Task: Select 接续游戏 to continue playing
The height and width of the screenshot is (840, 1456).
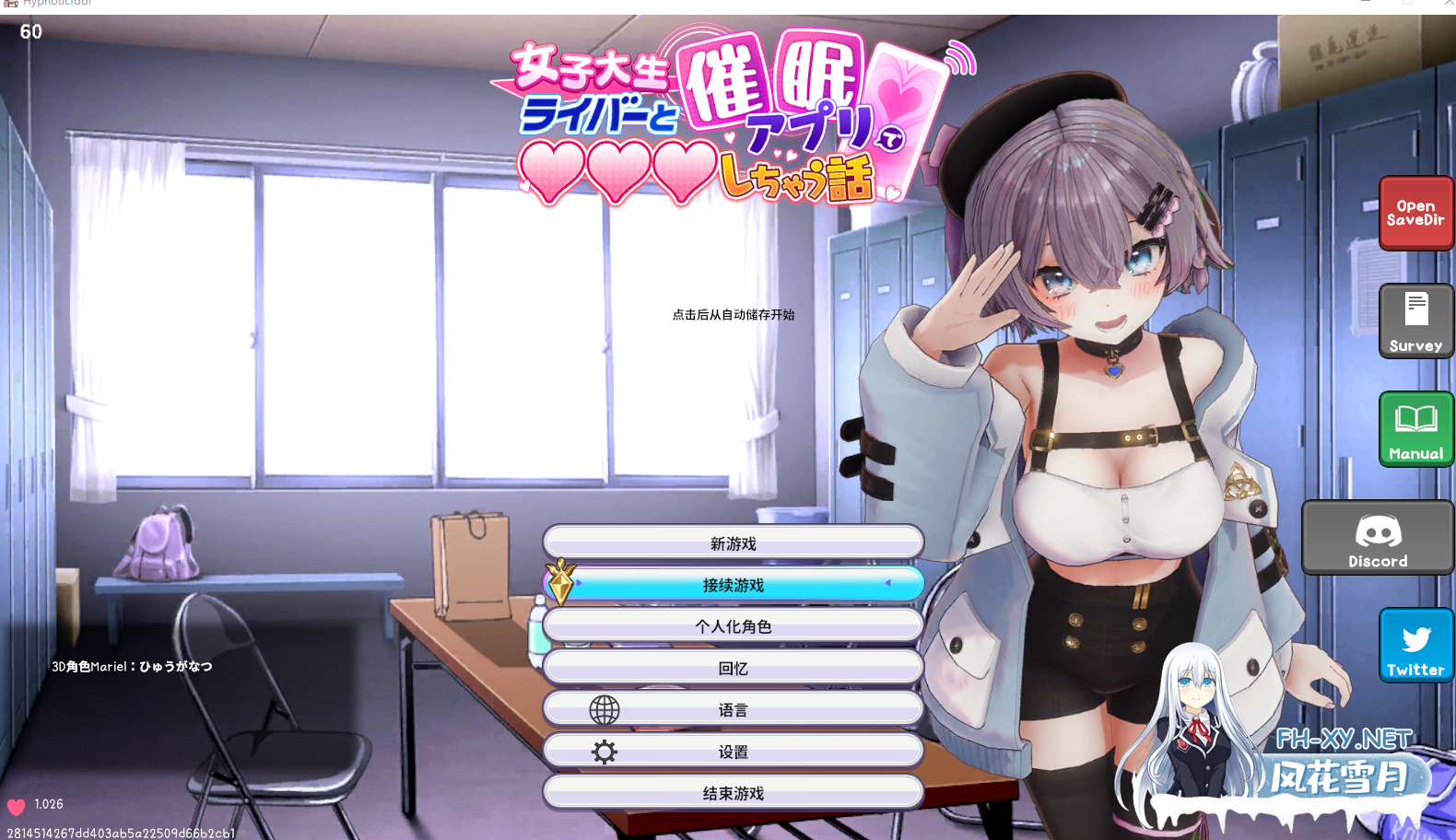Action: (734, 583)
